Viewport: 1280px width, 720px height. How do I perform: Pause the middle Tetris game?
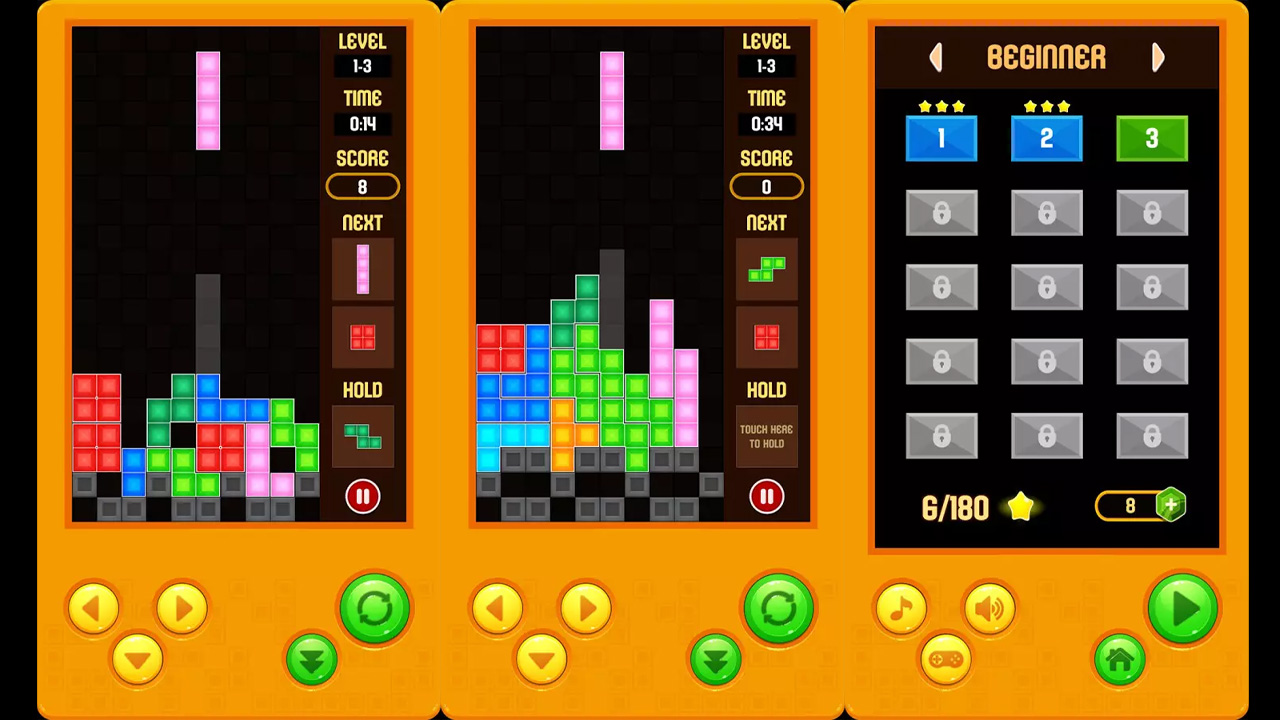point(766,497)
